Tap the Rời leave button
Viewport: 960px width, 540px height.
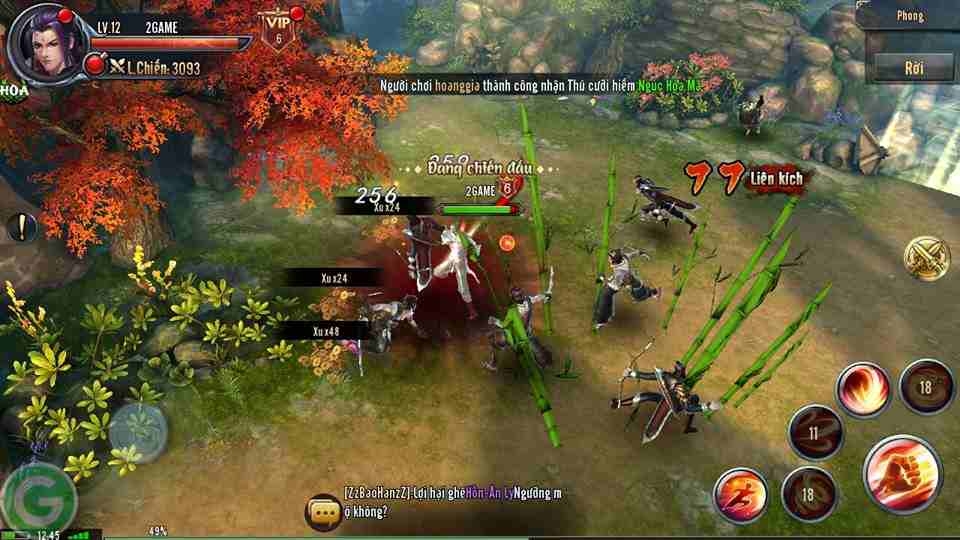[x=912, y=67]
